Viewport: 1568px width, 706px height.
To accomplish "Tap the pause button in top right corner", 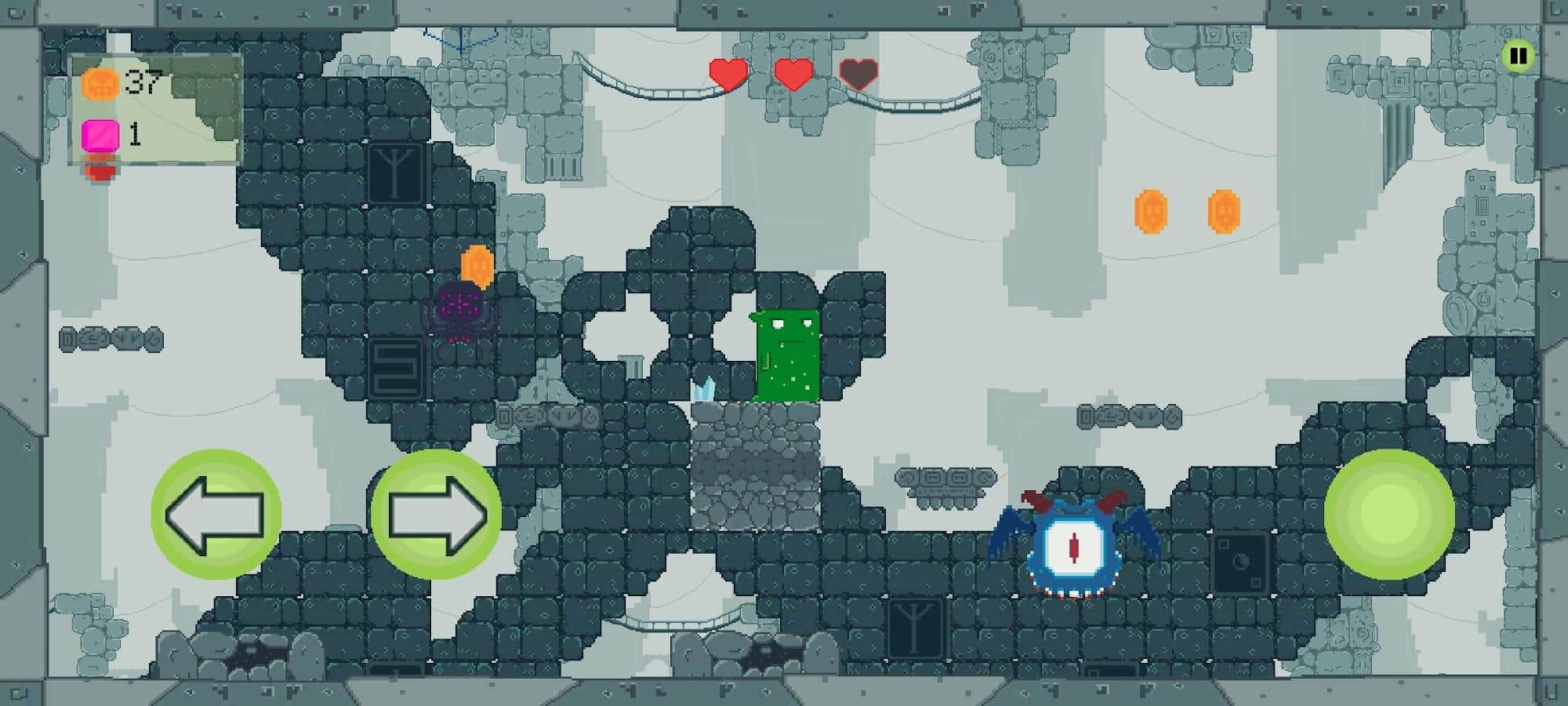I will click(1519, 55).
